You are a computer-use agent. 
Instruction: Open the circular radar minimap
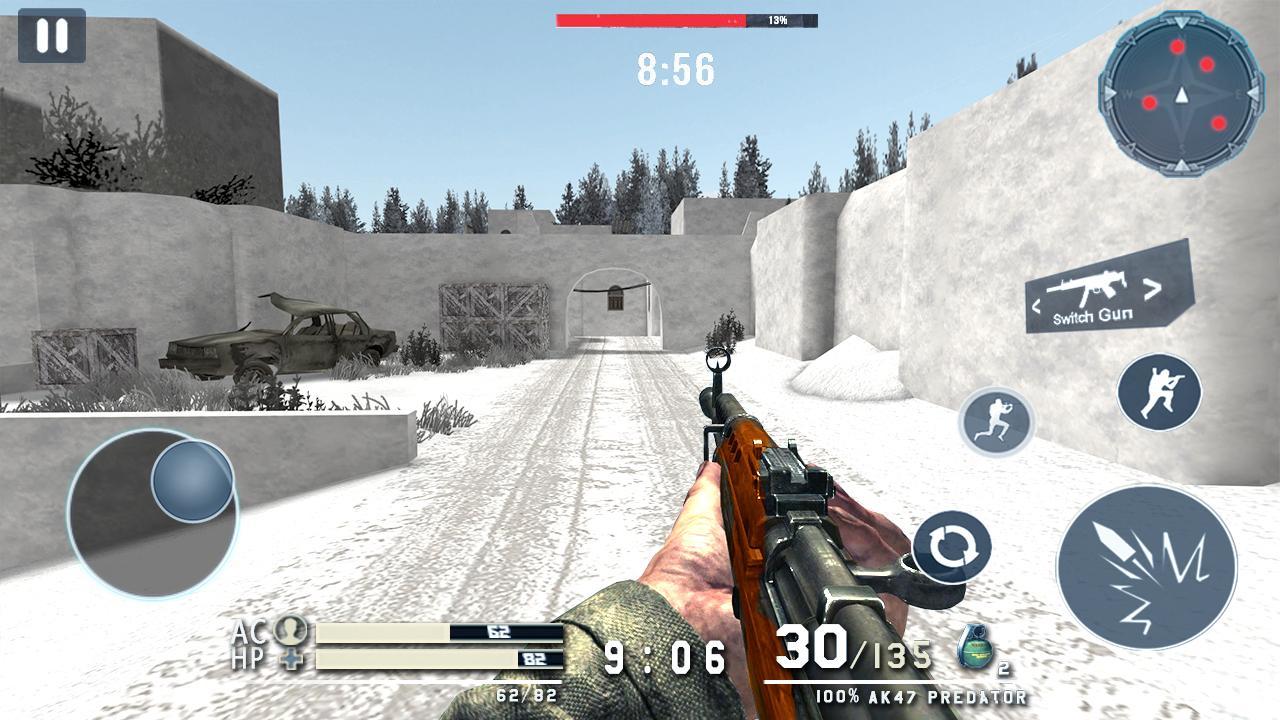(x=1181, y=95)
